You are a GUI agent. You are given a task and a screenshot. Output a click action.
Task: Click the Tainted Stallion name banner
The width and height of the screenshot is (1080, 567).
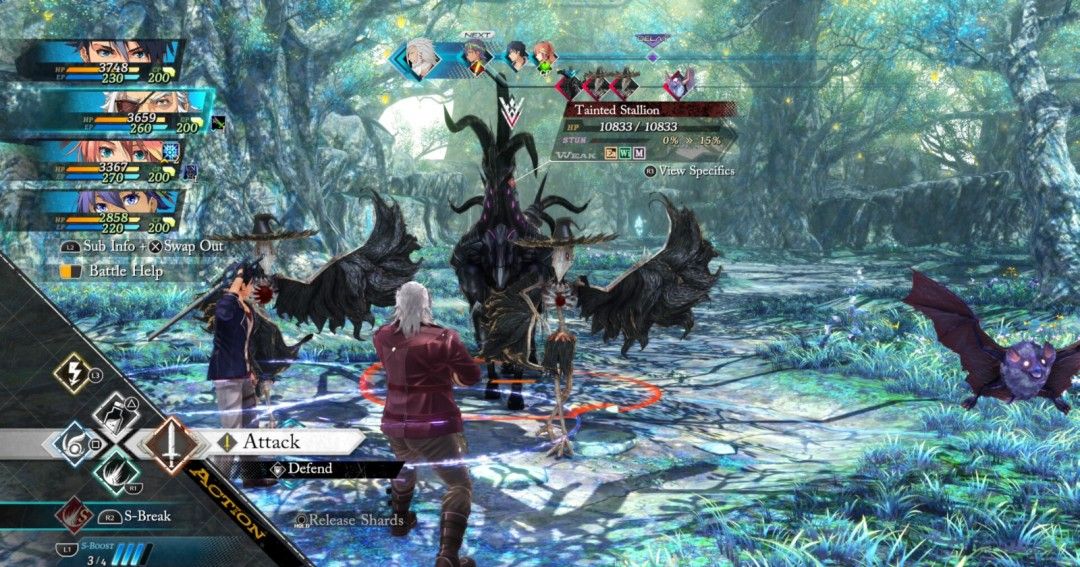click(622, 110)
